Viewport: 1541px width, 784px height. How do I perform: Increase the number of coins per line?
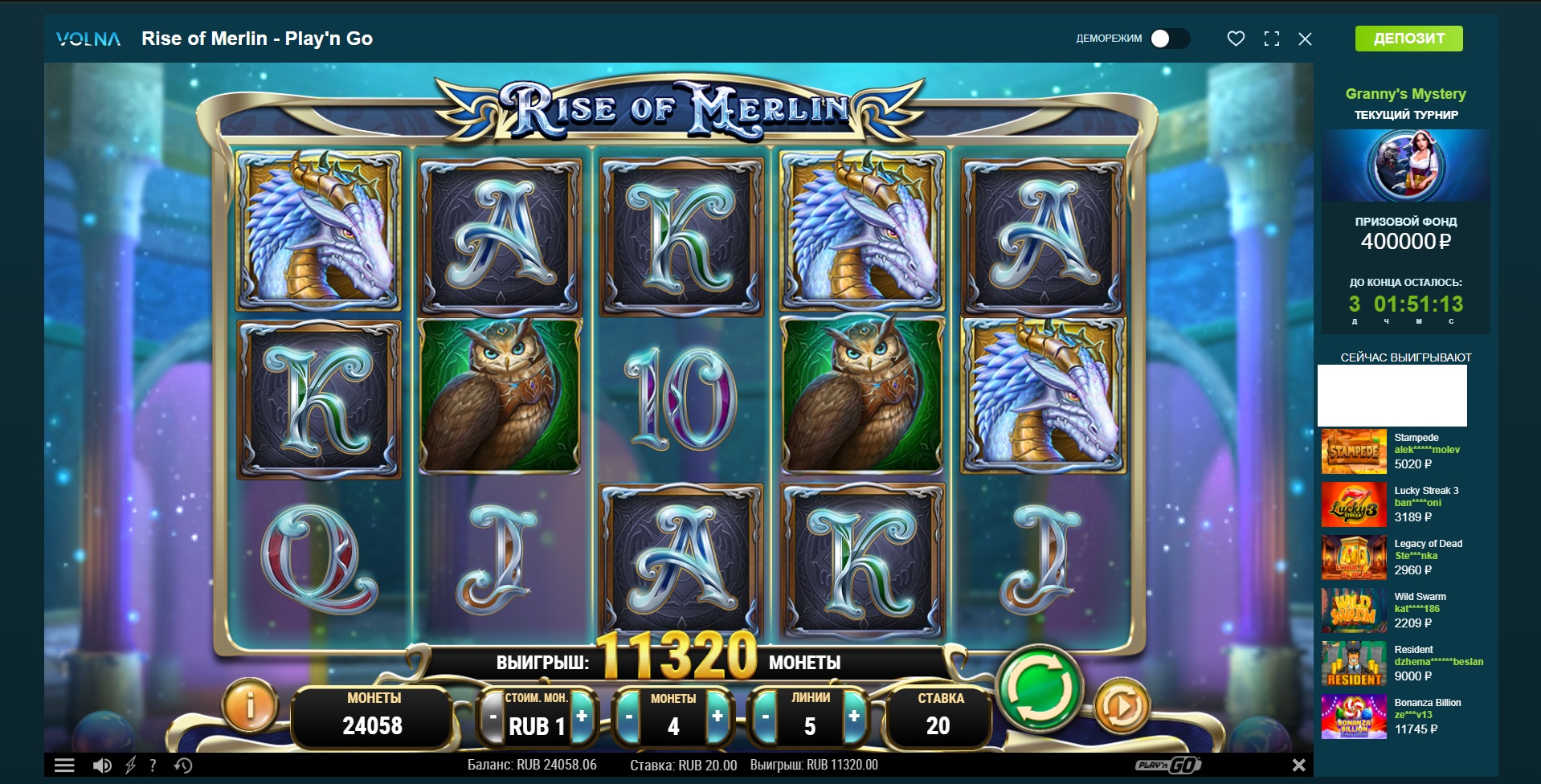click(717, 716)
